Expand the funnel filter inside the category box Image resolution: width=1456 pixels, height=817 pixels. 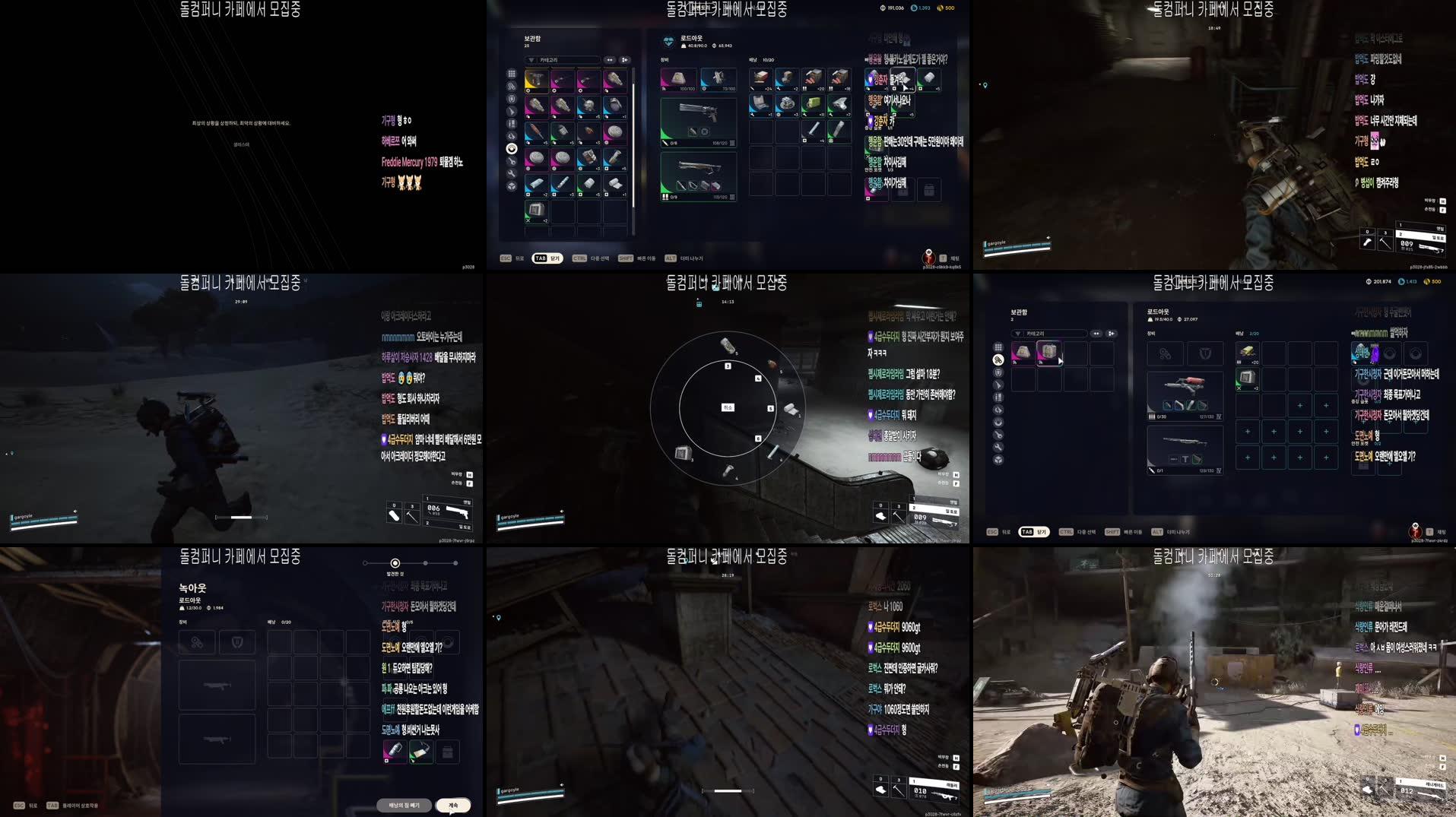531,59
